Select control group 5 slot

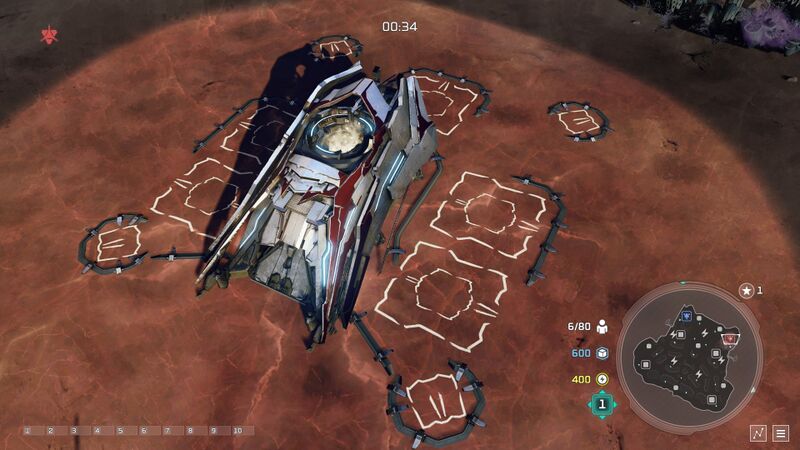[120, 431]
